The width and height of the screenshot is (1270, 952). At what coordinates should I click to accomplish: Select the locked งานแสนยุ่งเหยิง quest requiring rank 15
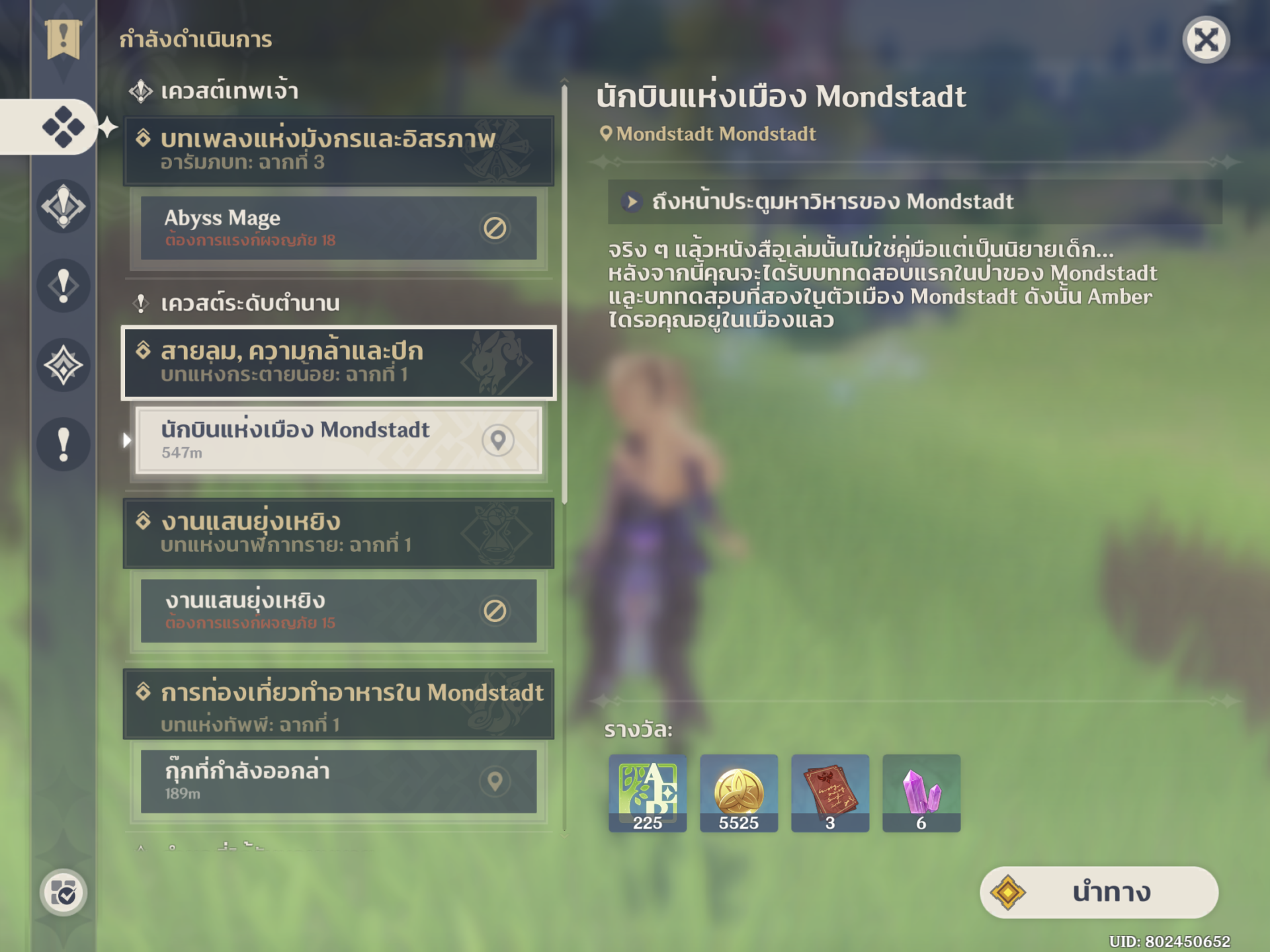[x=338, y=611]
